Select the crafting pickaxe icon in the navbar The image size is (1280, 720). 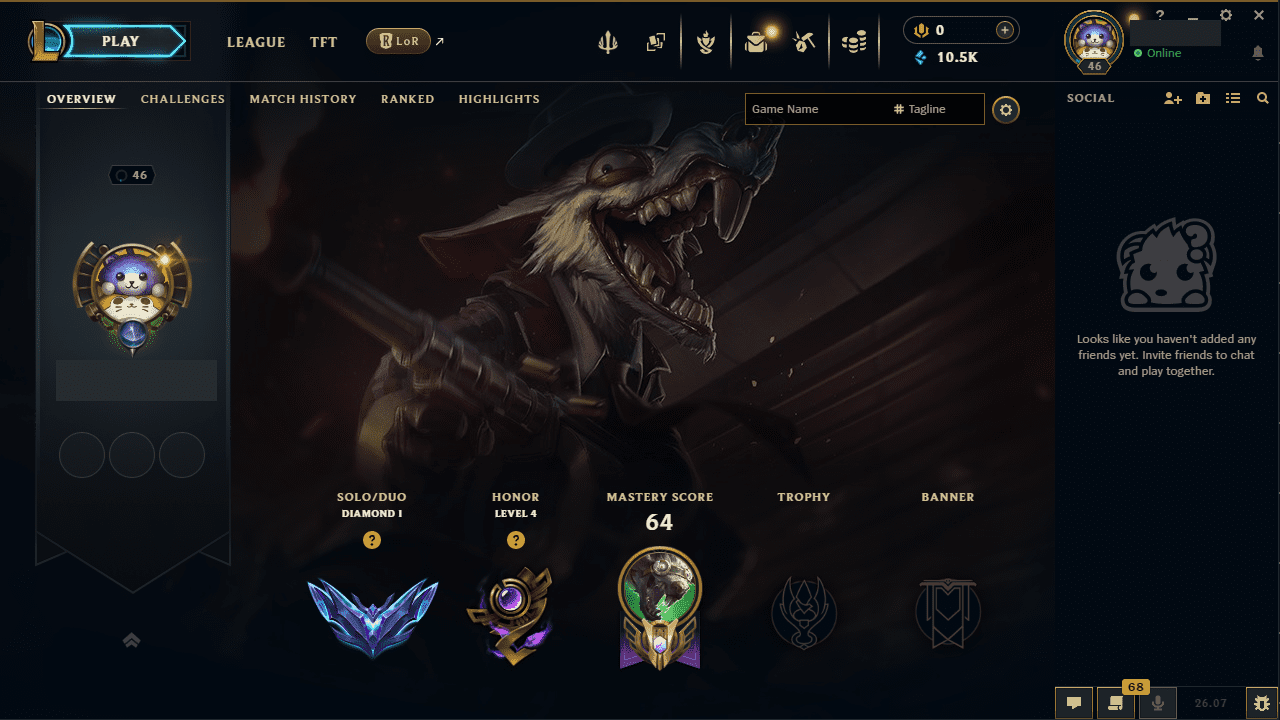point(805,43)
